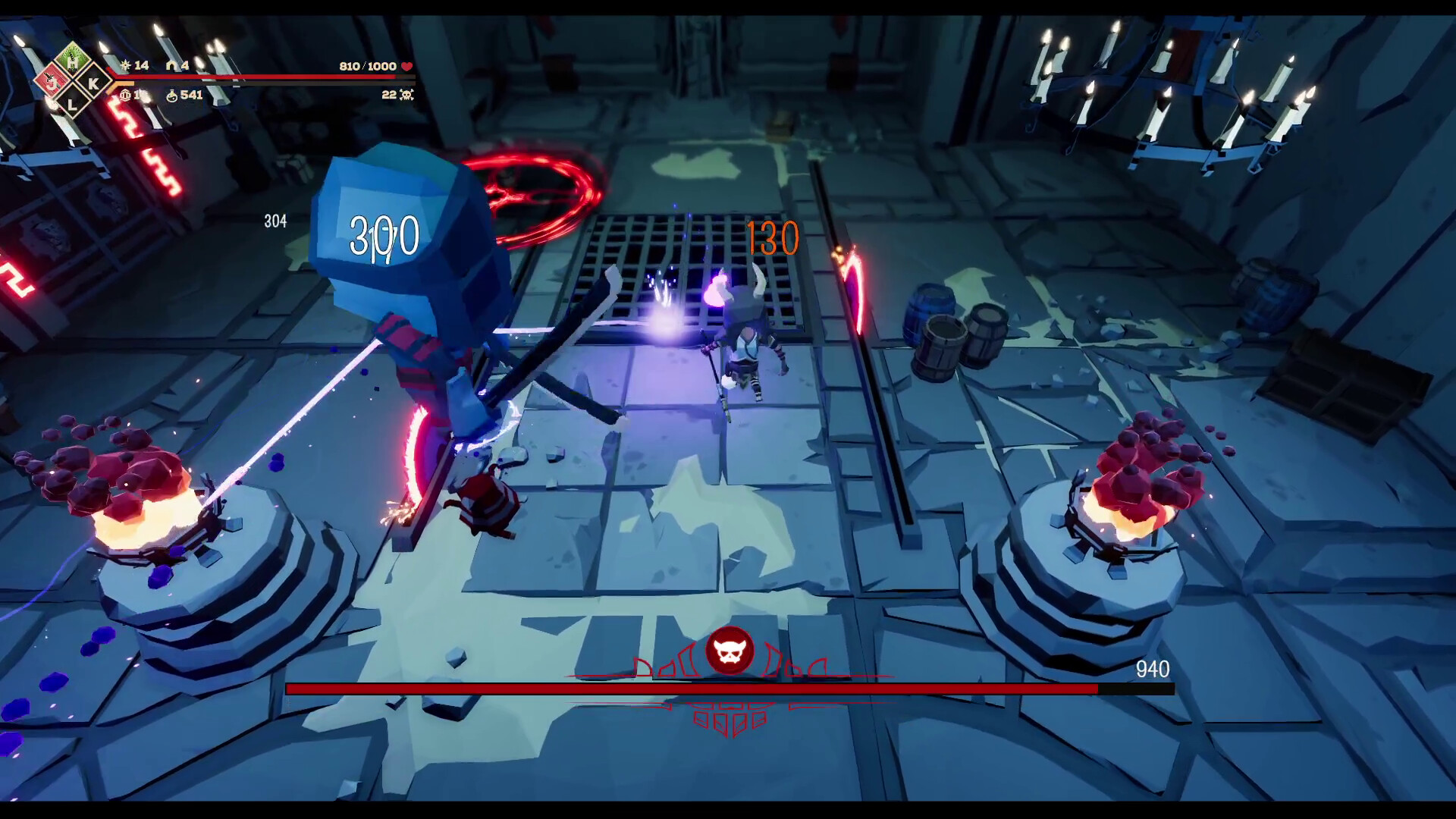Click the 304 damage number

click(275, 222)
